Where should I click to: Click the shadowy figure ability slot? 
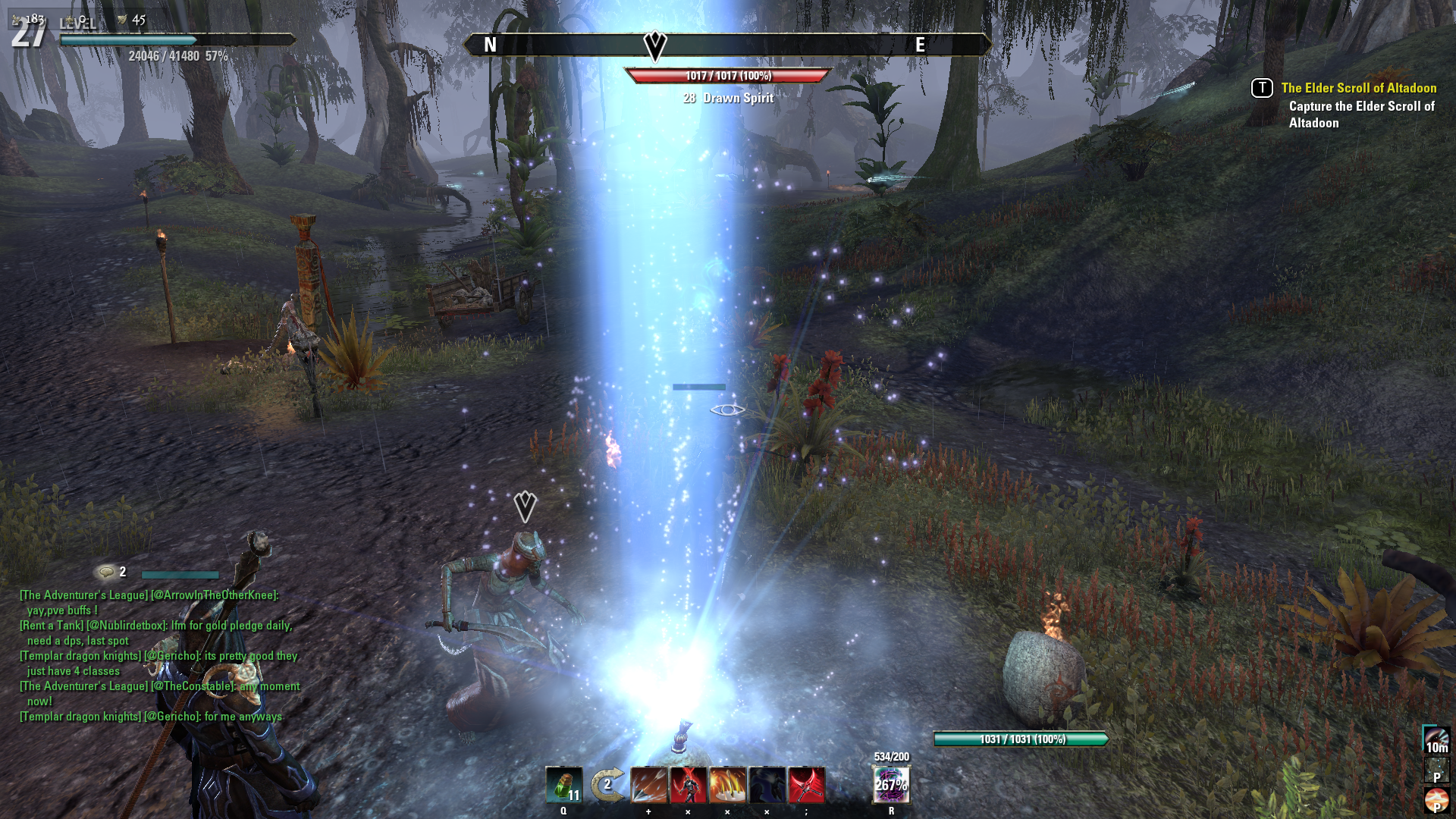click(x=769, y=786)
